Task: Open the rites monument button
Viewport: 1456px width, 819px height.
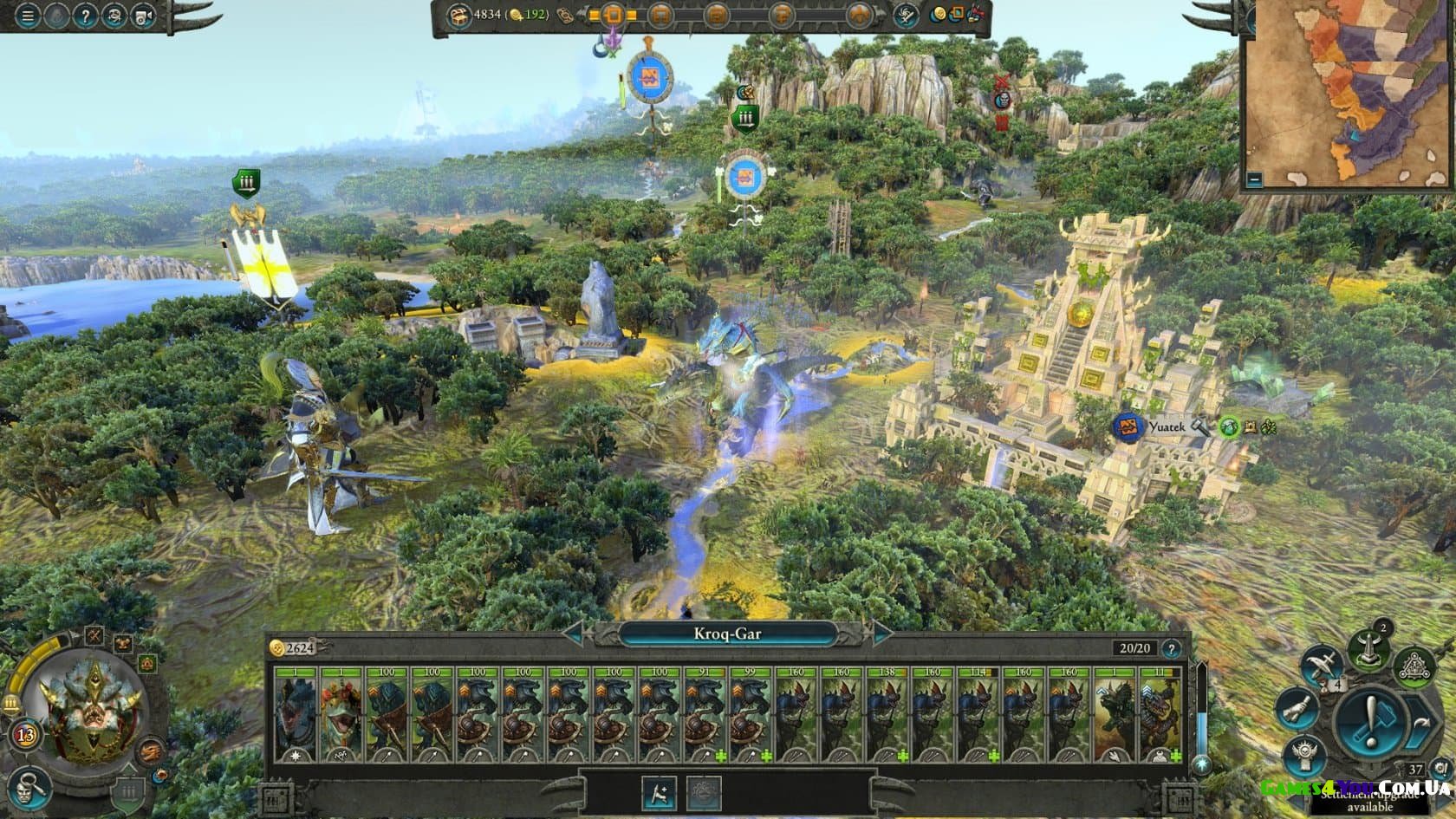Action: (x=1368, y=650)
